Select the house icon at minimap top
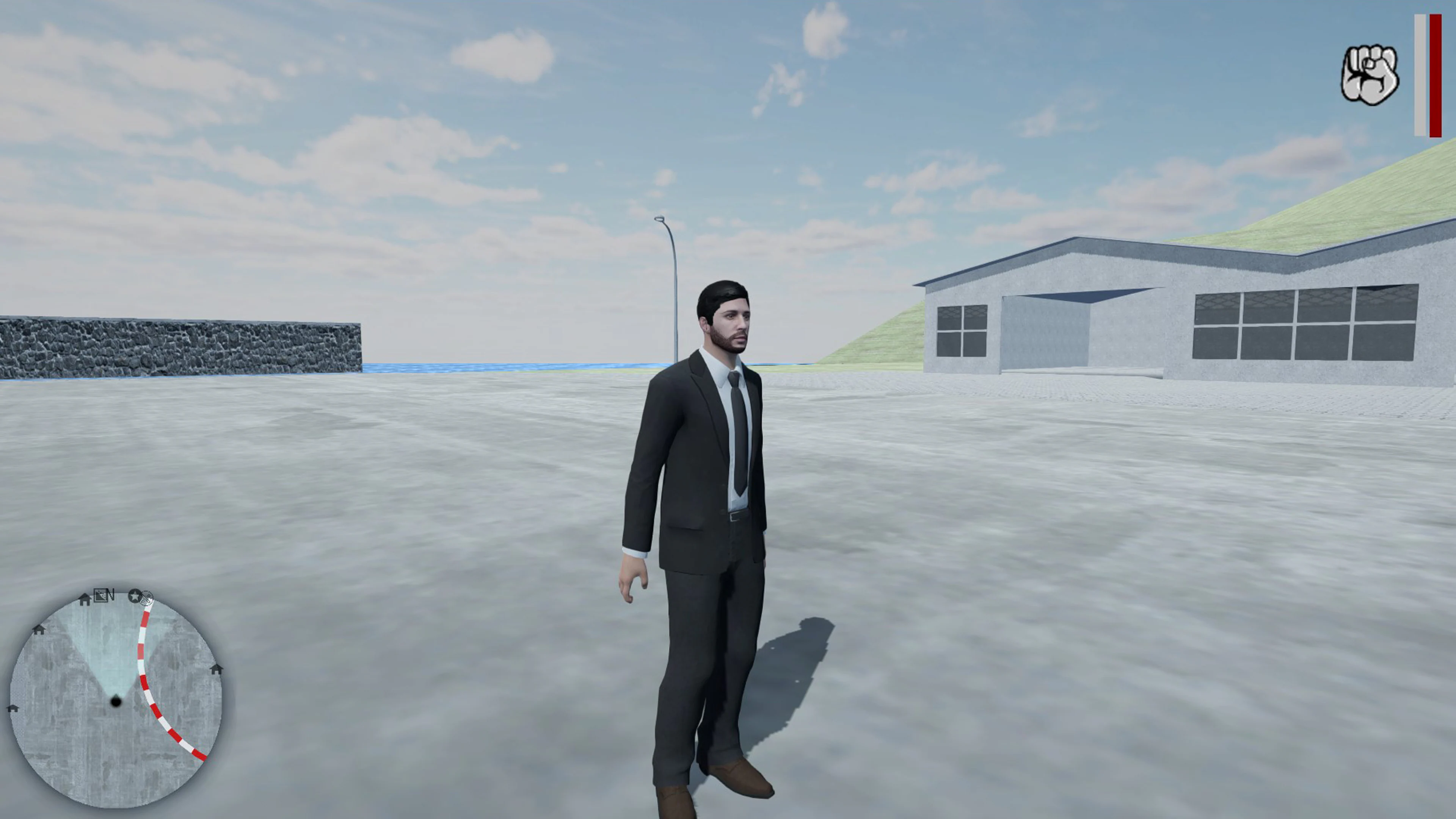 84,600
